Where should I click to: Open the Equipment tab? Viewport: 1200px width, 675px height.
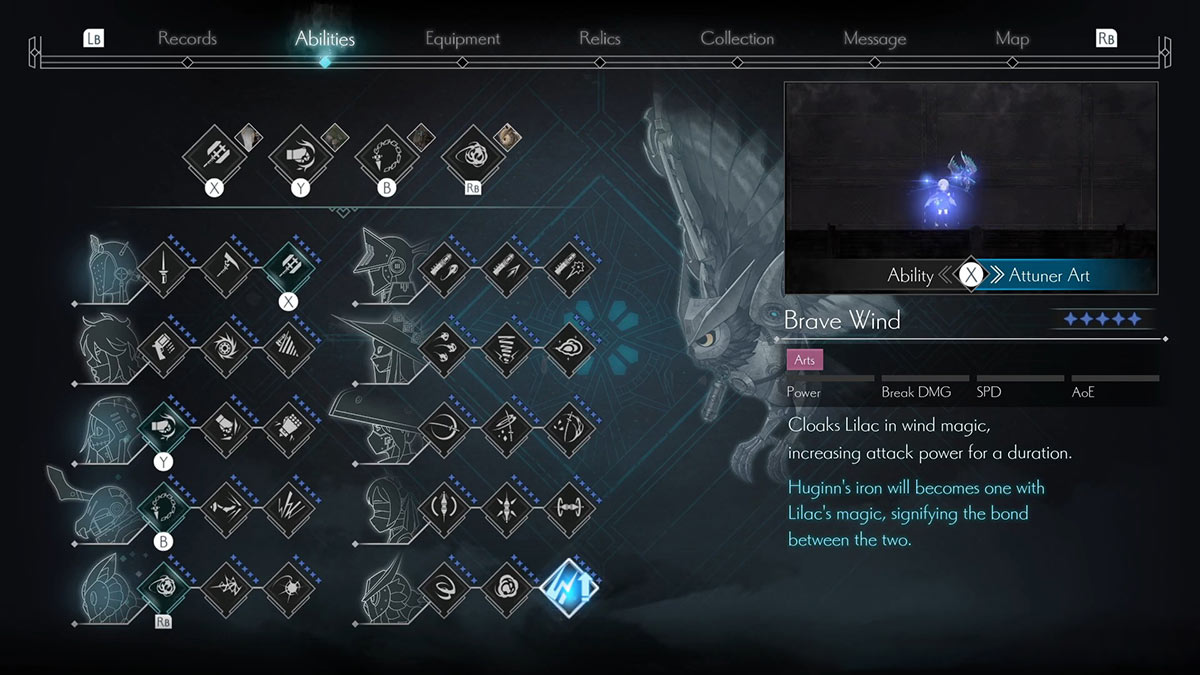point(462,39)
